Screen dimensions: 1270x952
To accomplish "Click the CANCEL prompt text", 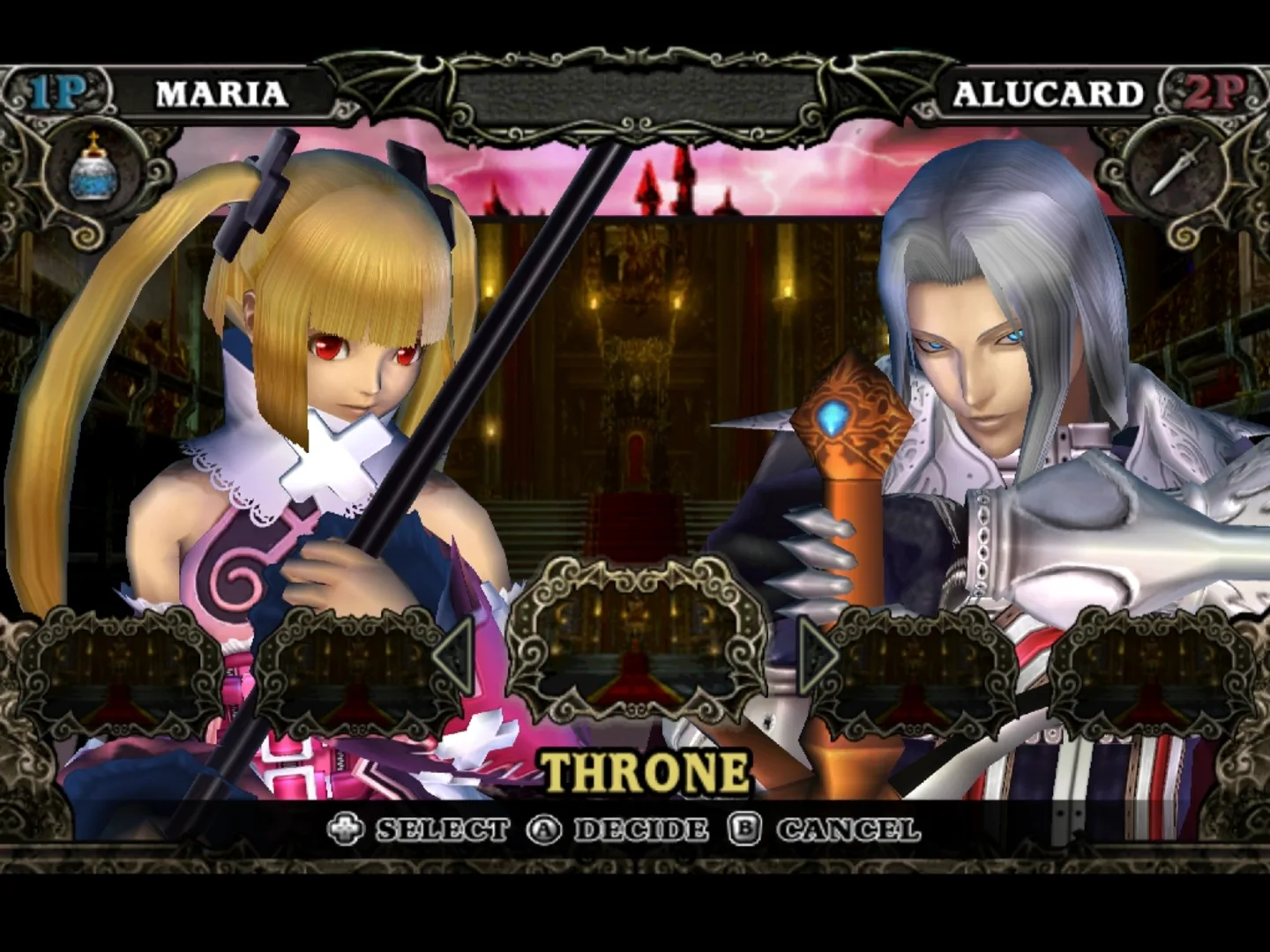I will (848, 829).
